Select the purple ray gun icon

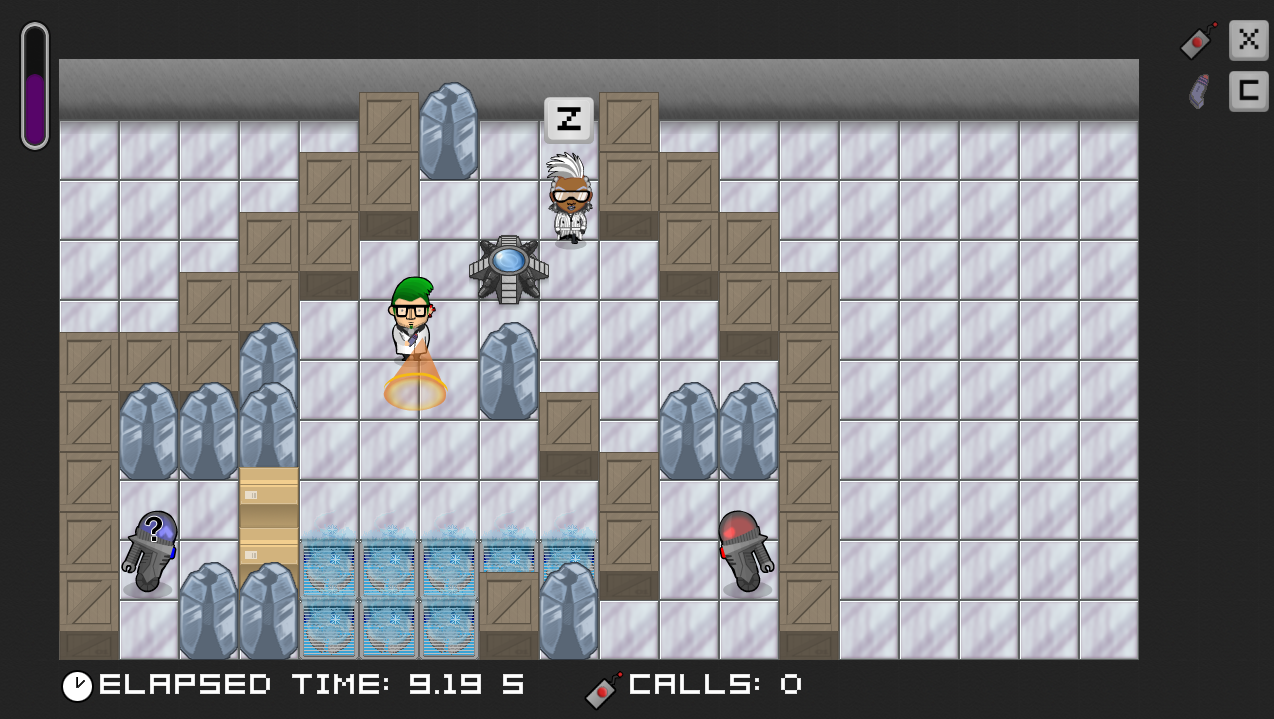1198,91
